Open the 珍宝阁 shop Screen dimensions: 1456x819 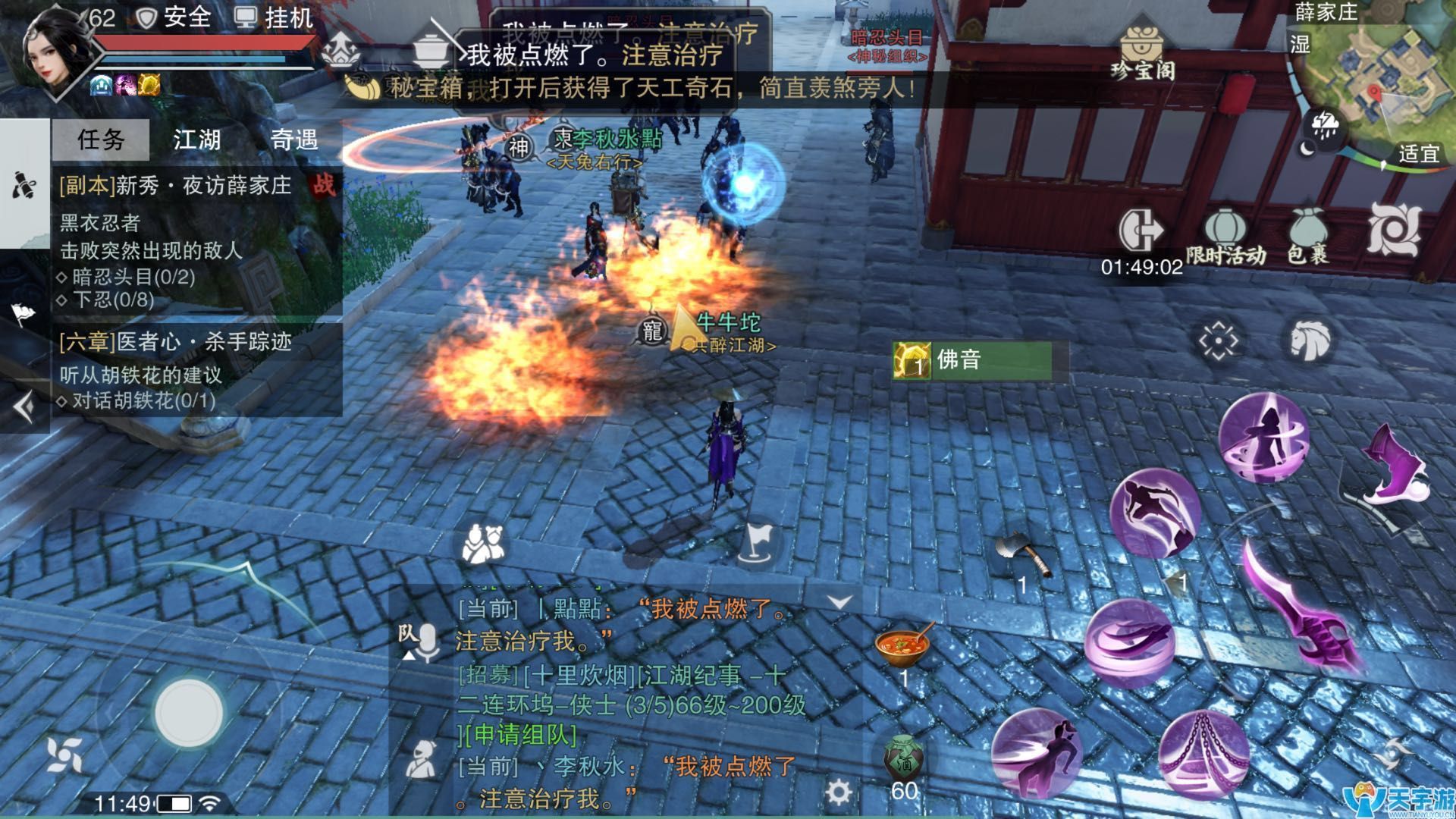tap(1143, 53)
